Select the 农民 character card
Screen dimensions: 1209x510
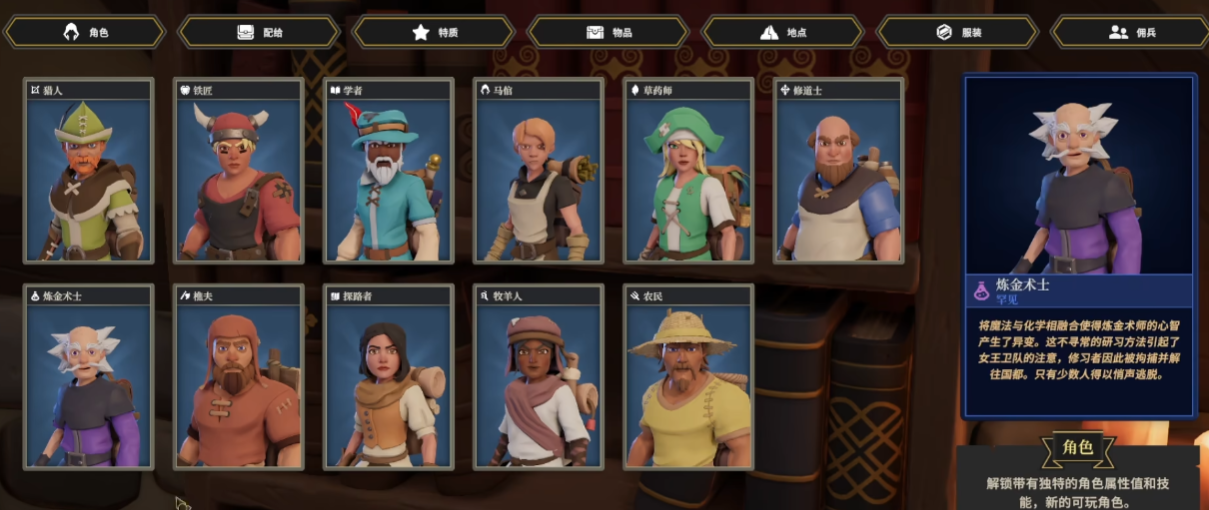point(689,377)
